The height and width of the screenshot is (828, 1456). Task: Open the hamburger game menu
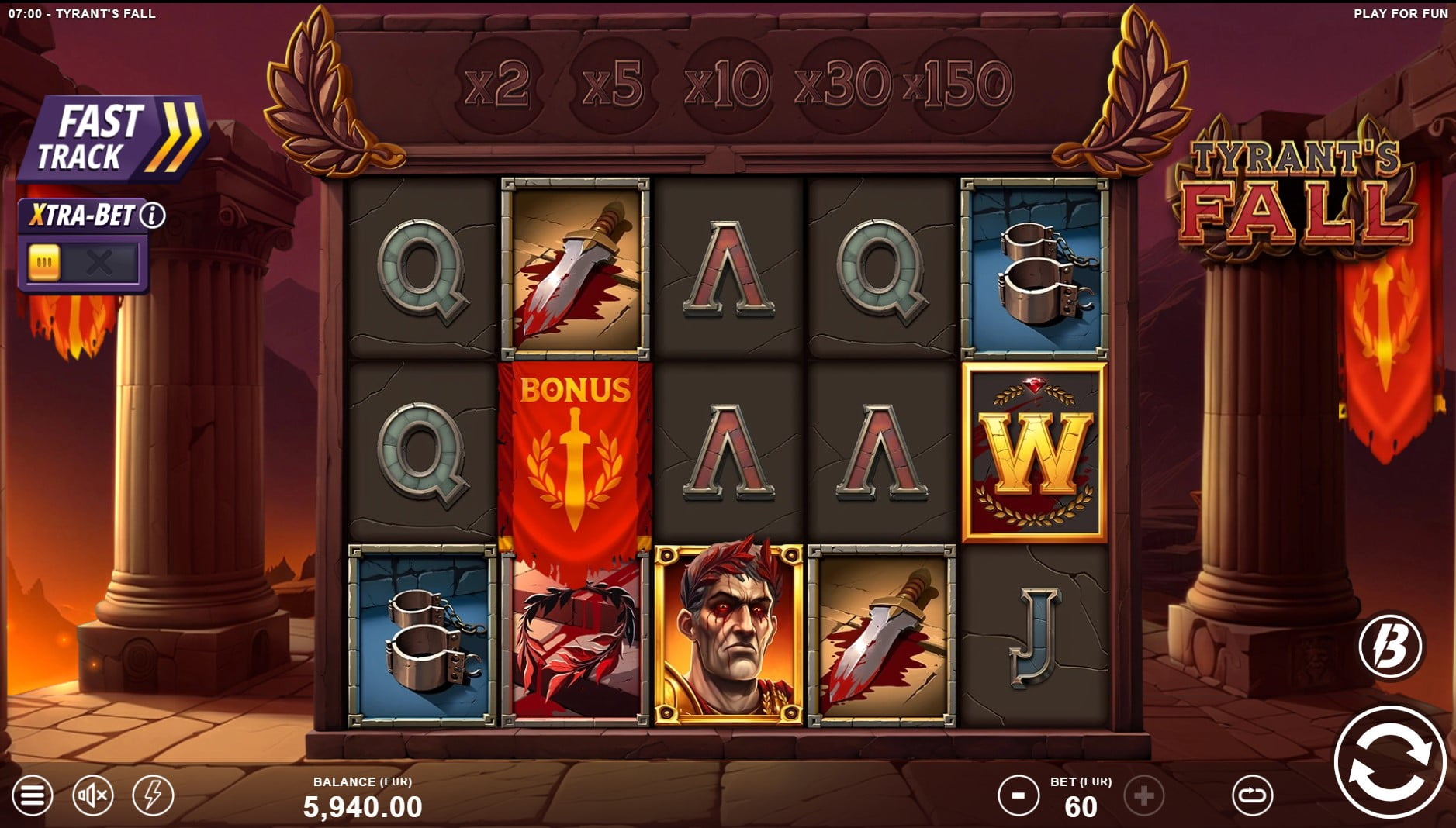click(x=32, y=793)
